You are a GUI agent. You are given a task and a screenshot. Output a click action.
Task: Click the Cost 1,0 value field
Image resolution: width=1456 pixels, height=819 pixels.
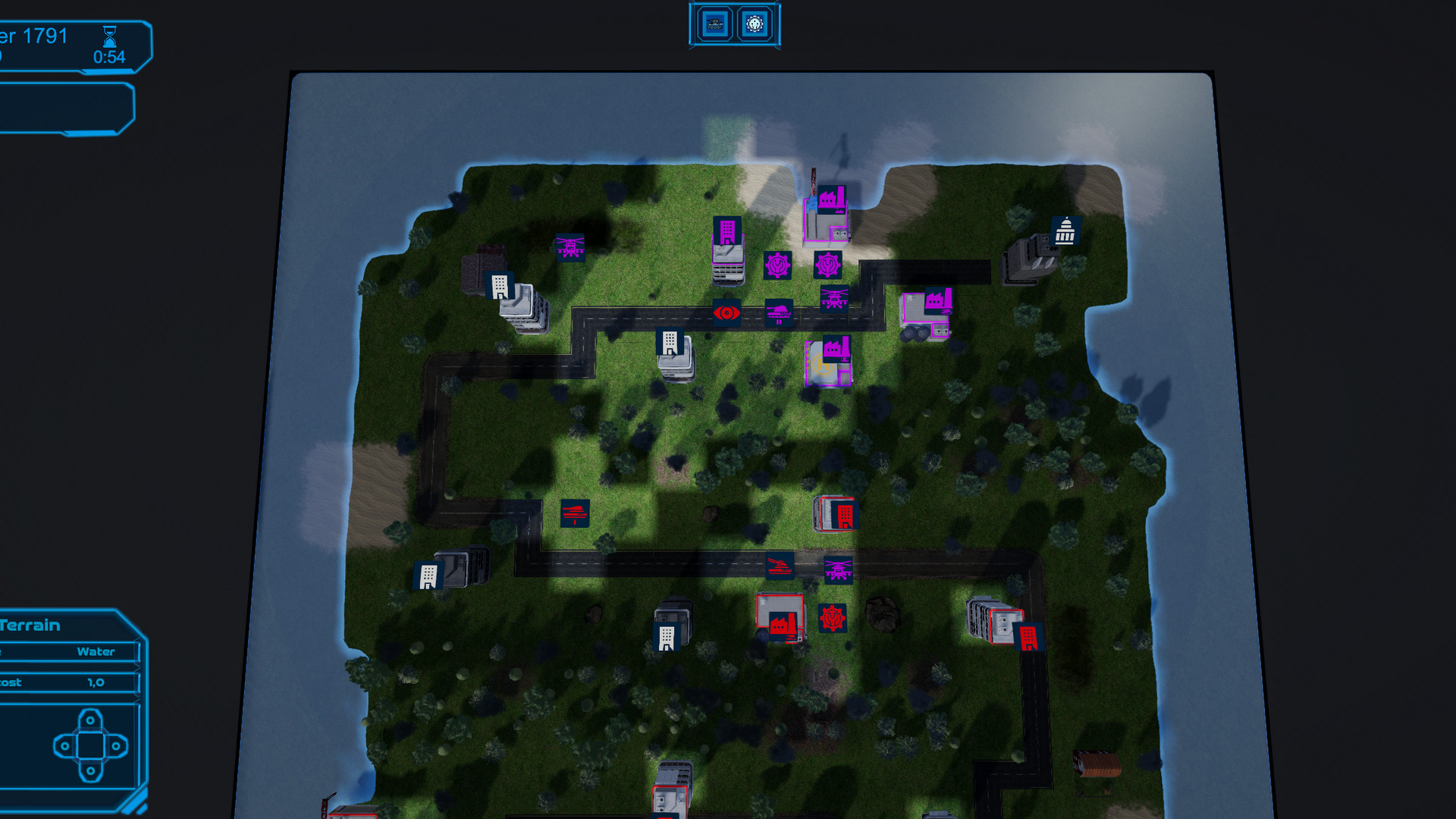click(93, 682)
